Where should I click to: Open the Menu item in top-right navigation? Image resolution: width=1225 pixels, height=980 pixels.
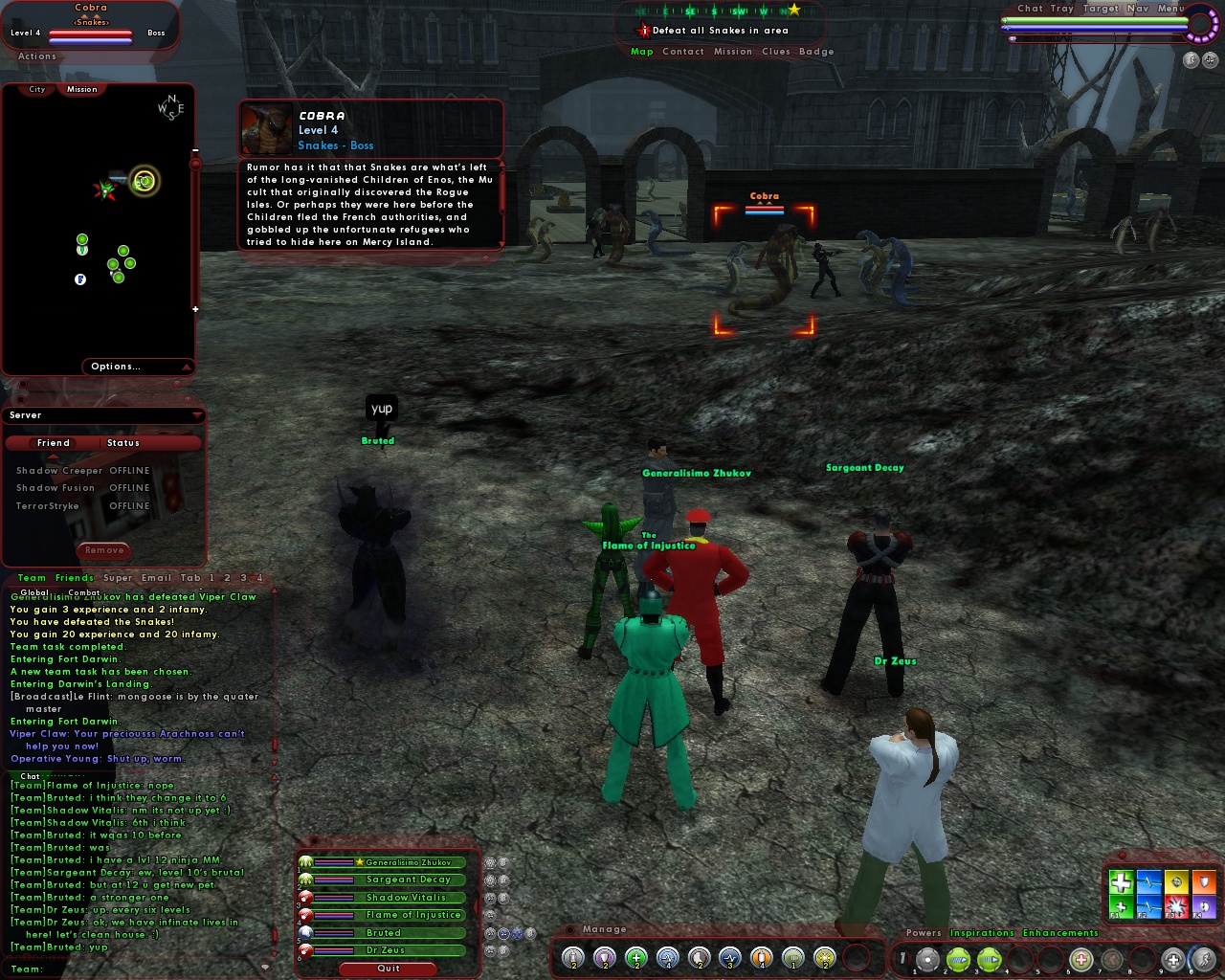click(x=1171, y=8)
